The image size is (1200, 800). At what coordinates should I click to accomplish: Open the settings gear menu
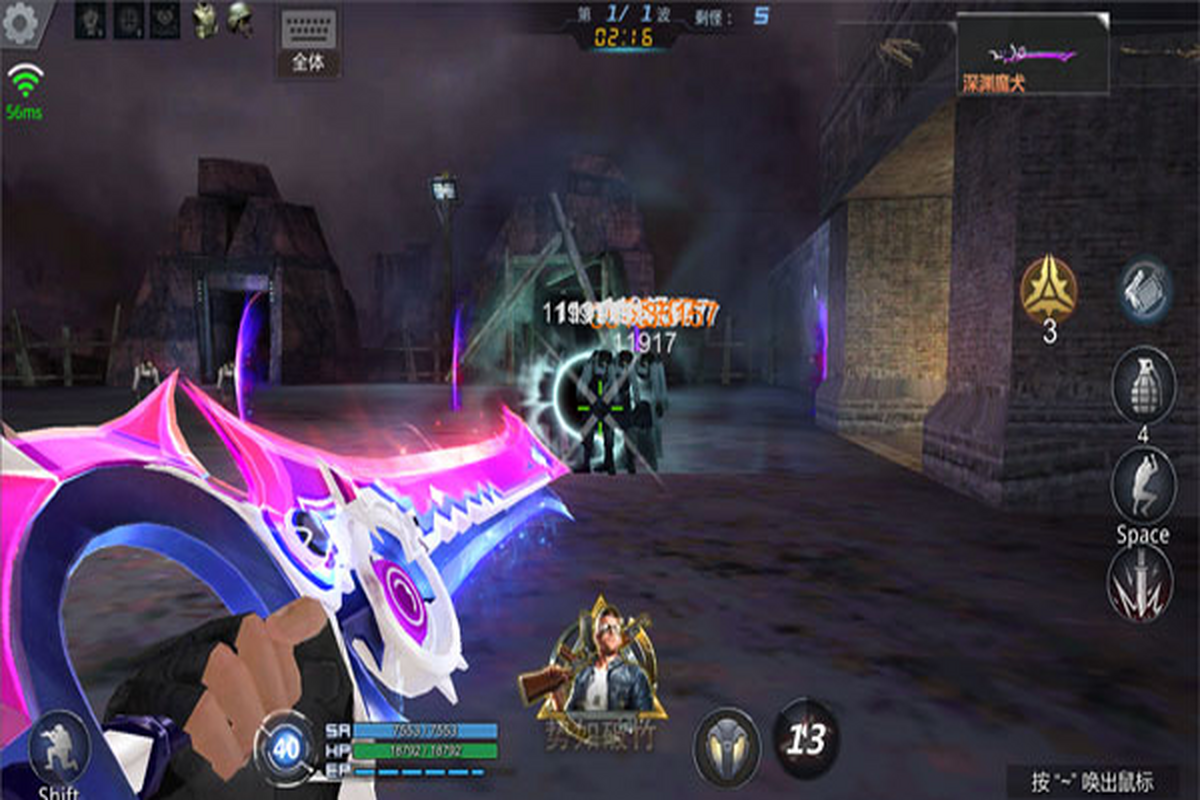[20, 22]
